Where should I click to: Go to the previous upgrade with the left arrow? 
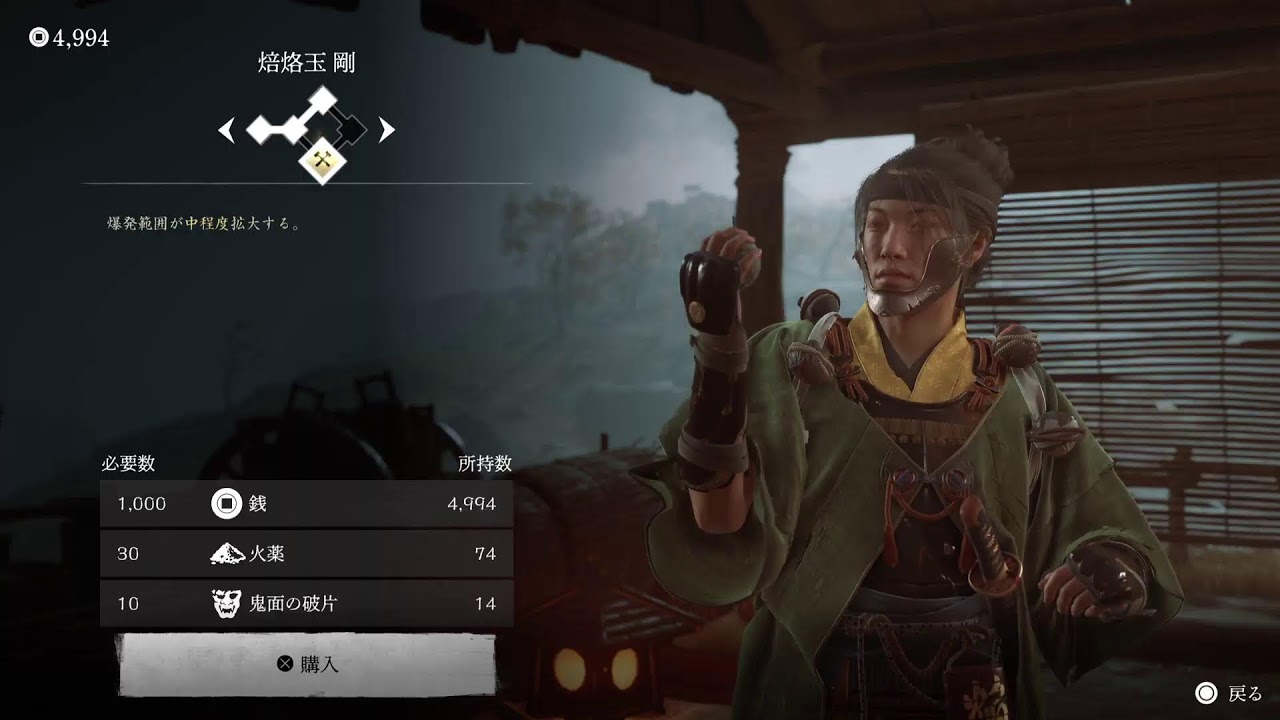pos(227,130)
